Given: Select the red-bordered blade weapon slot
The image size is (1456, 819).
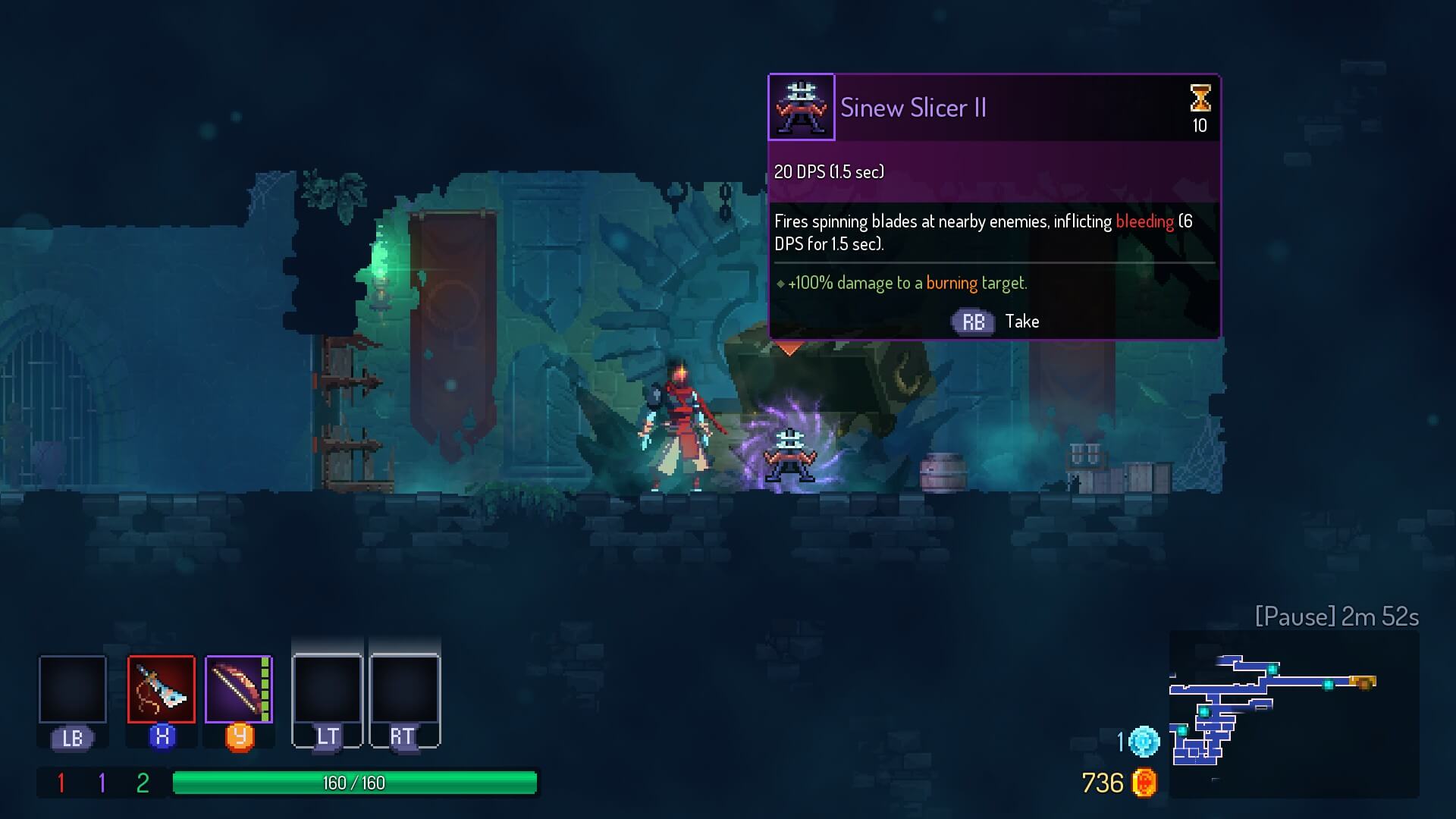Looking at the screenshot, I should [161, 689].
